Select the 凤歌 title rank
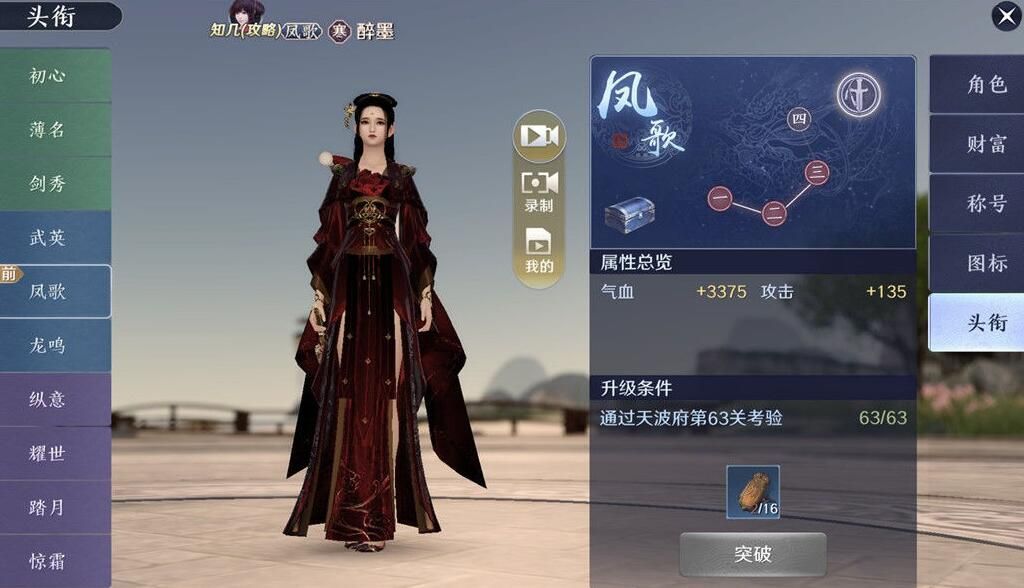The height and width of the screenshot is (588, 1024). coord(54,292)
